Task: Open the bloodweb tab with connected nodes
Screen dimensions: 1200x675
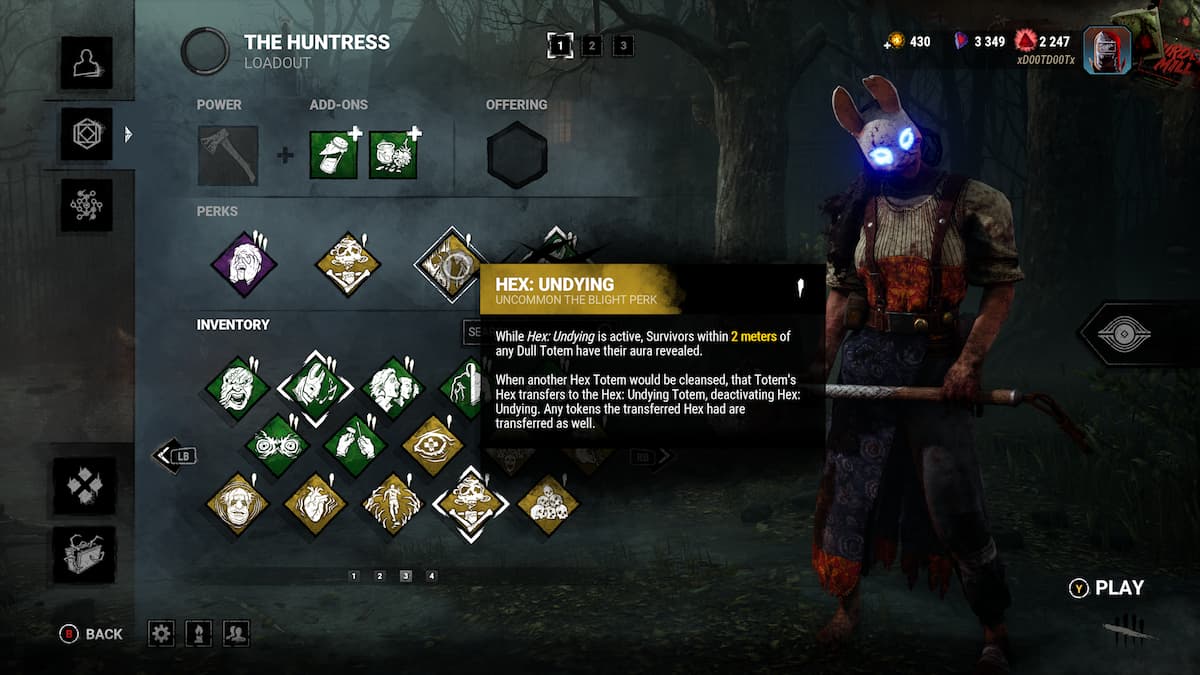Action: (86, 205)
